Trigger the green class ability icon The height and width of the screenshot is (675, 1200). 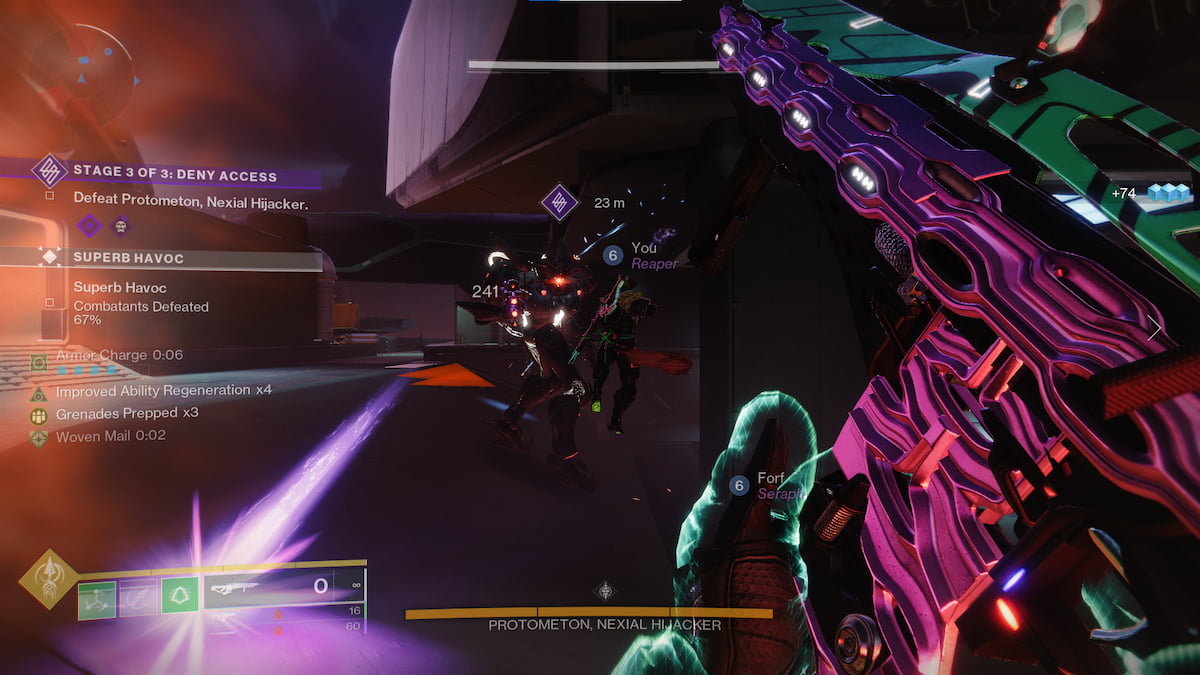point(180,595)
